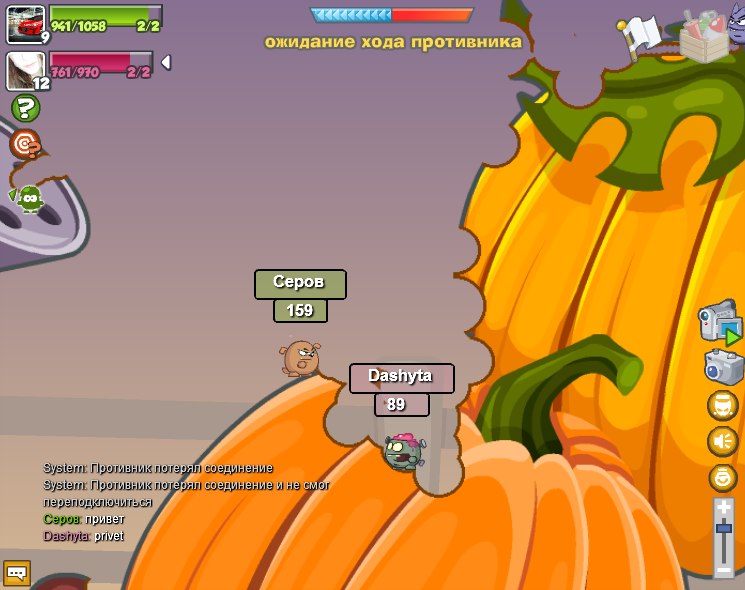Take a screenshot with the photo camera
The image size is (745, 590).
pos(723,367)
